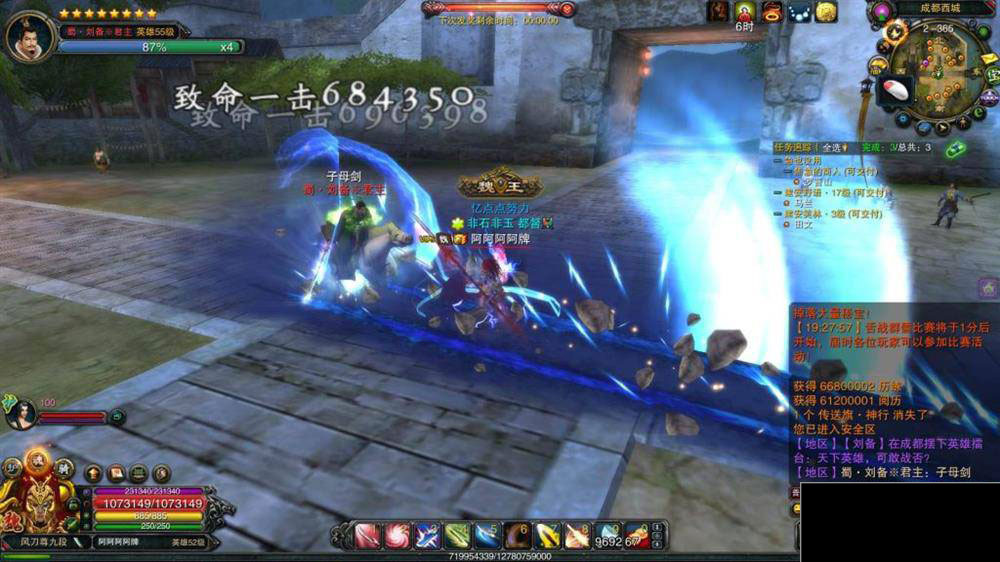The width and height of the screenshot is (1000, 562).
Task: Click the Liu Bei target portrait
Action: click(x=29, y=36)
